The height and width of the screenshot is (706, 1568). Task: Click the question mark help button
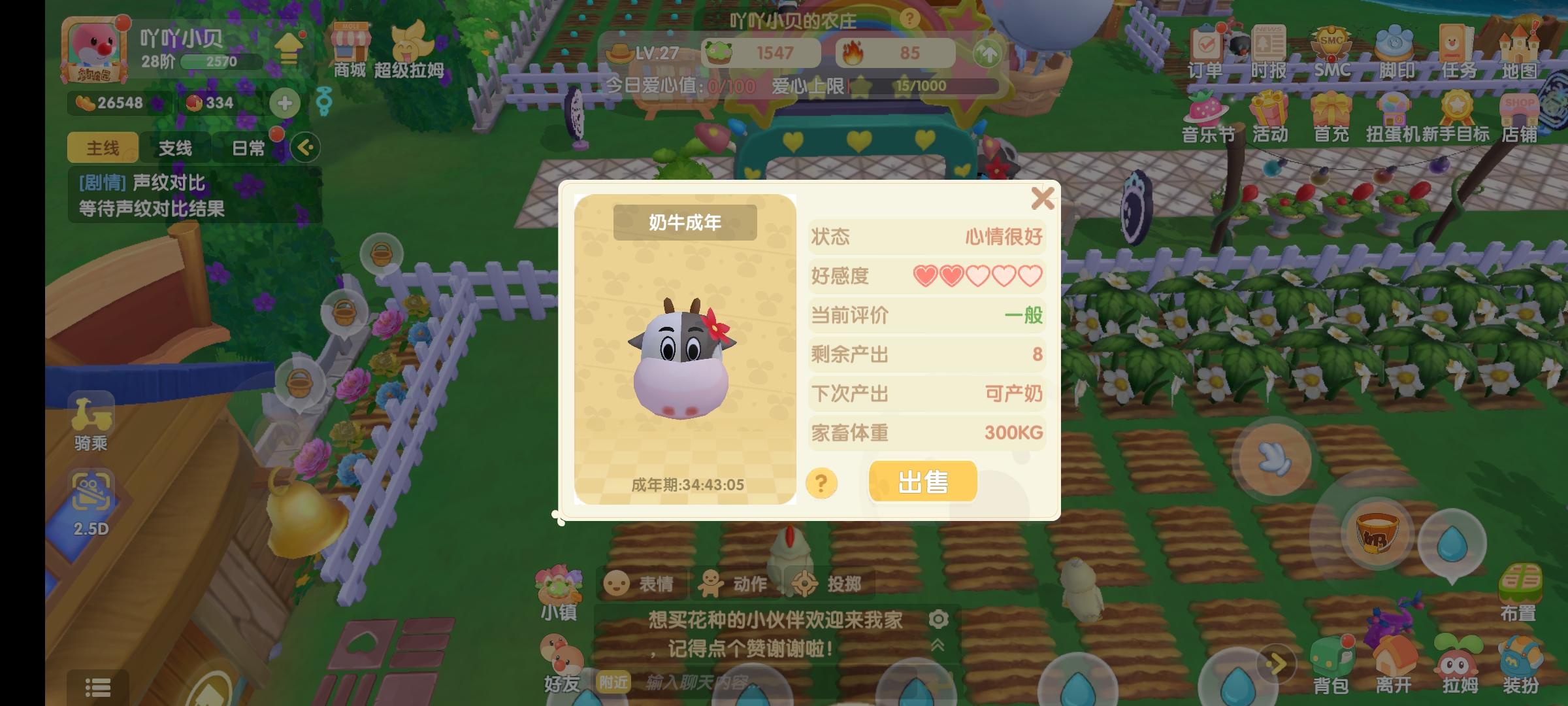pos(821,482)
